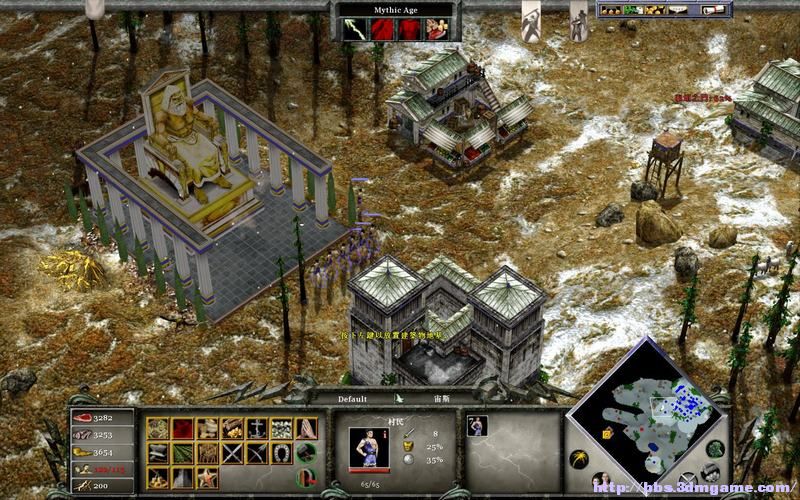Pick the star building icon
Viewport: 800px width, 500px height.
tap(208, 477)
